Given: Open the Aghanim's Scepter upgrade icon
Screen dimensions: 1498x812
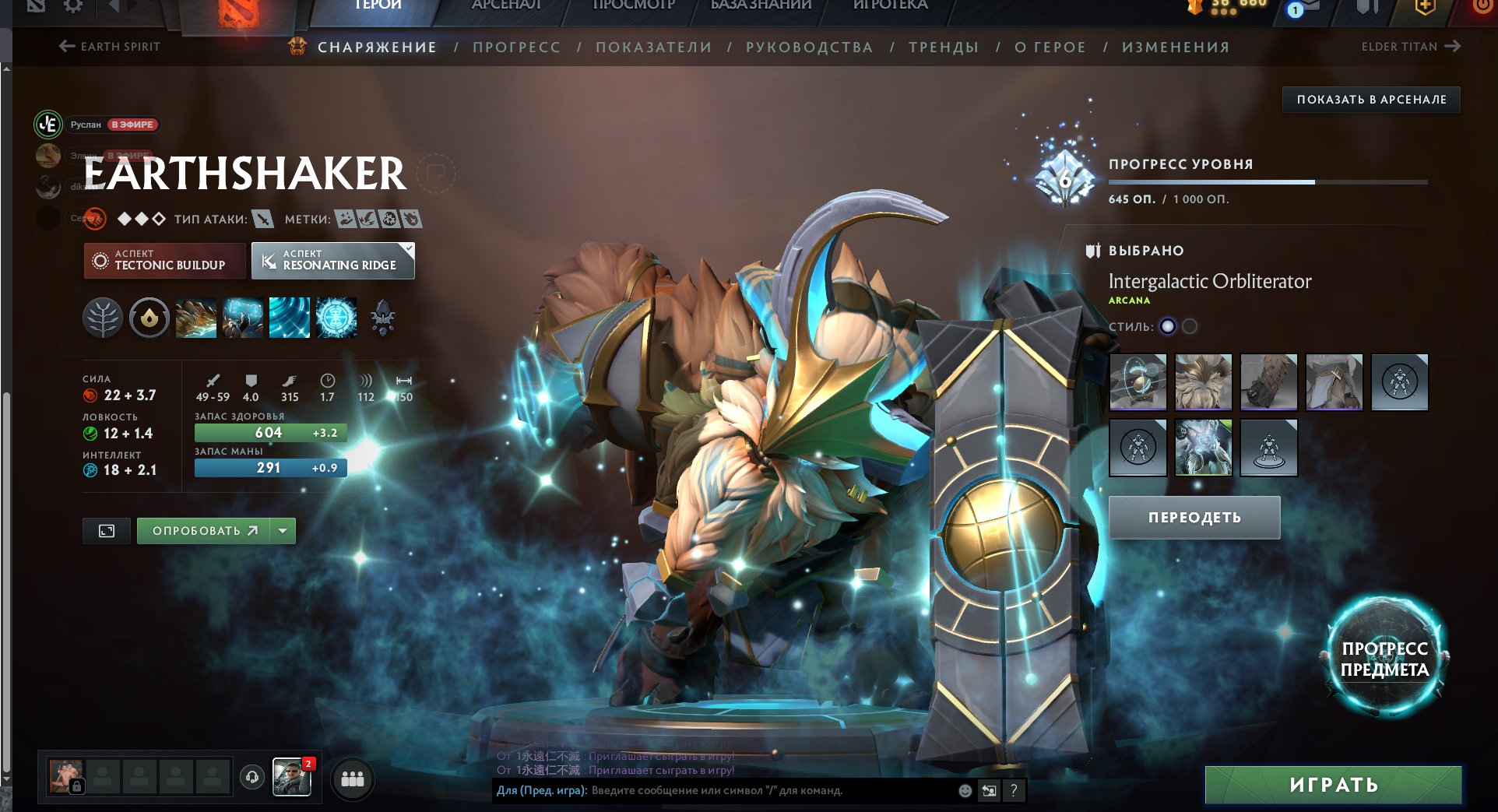Looking at the screenshot, I should click(x=382, y=317).
